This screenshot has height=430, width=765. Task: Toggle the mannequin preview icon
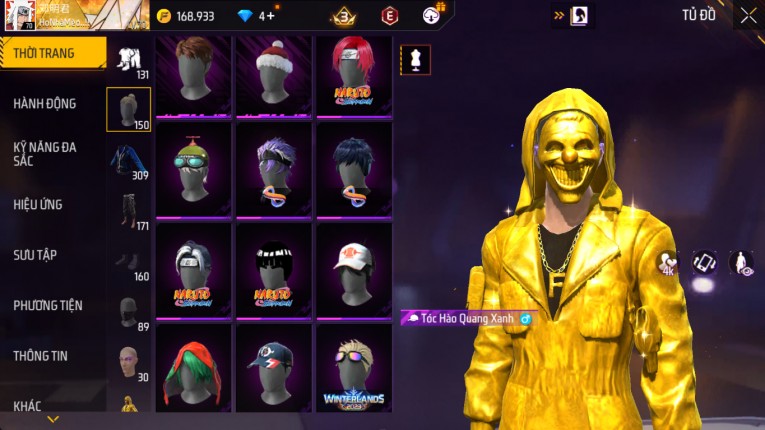pos(416,60)
